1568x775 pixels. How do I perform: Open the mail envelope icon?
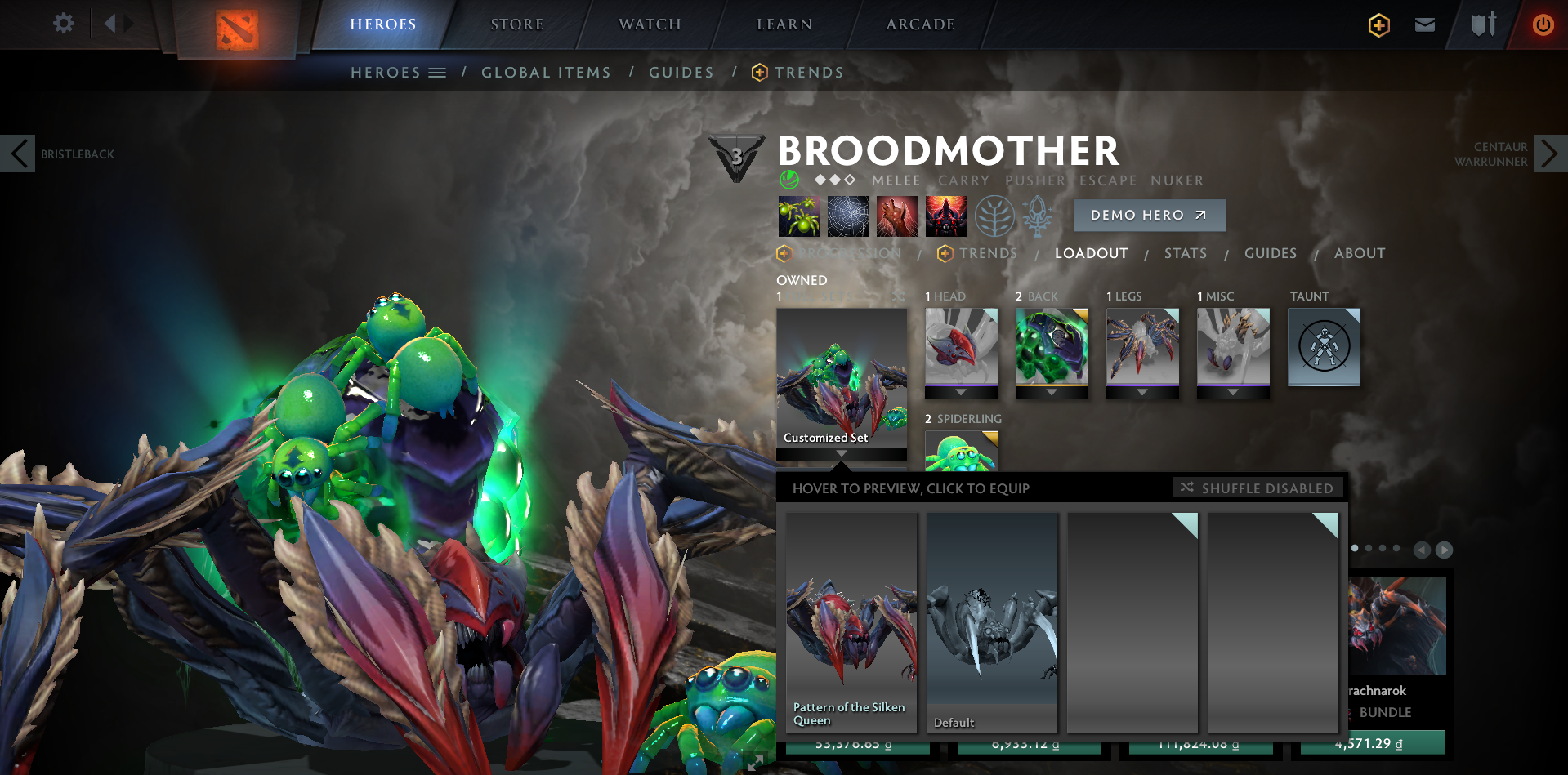[1424, 24]
